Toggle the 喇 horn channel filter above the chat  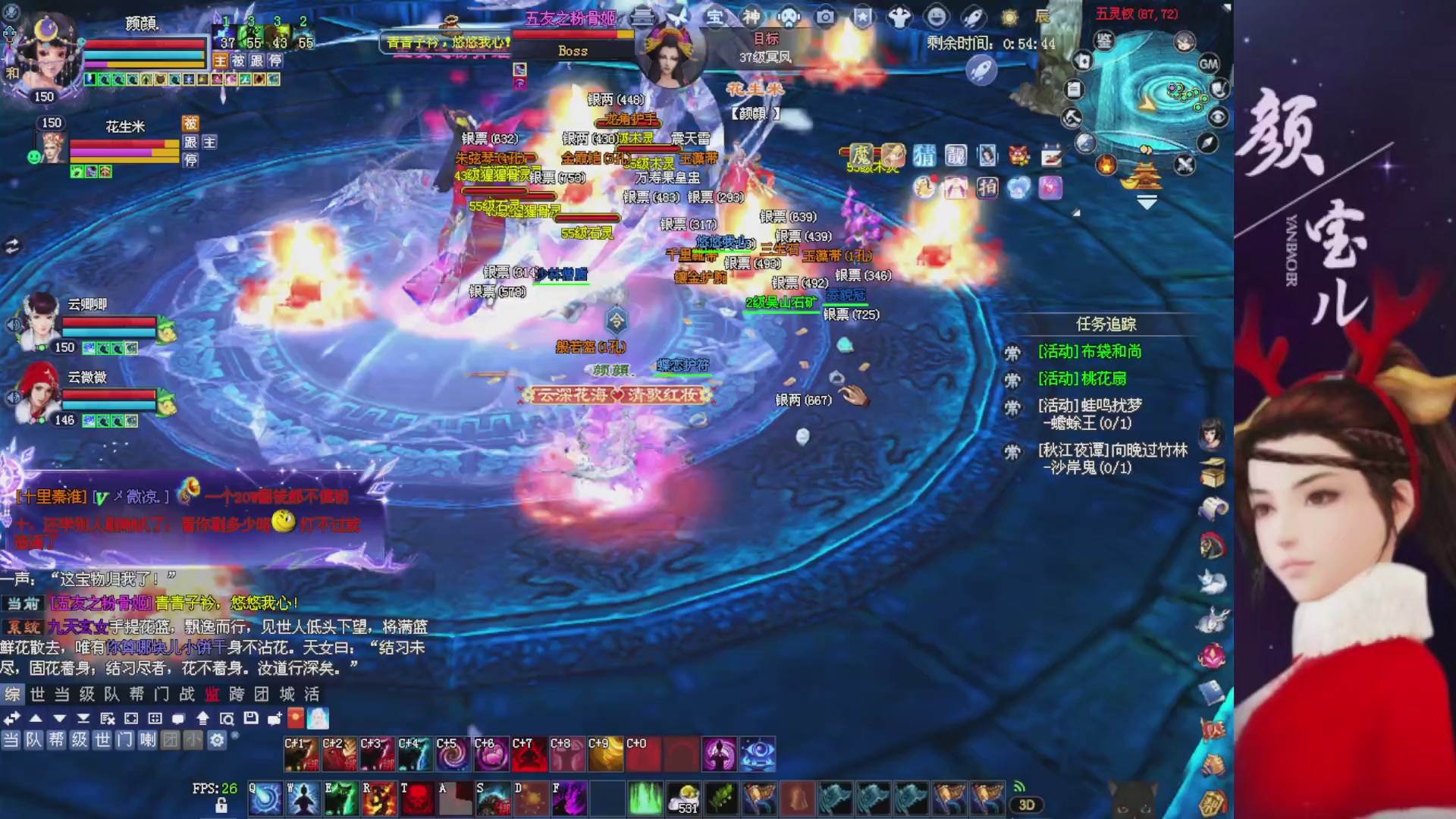click(x=147, y=741)
